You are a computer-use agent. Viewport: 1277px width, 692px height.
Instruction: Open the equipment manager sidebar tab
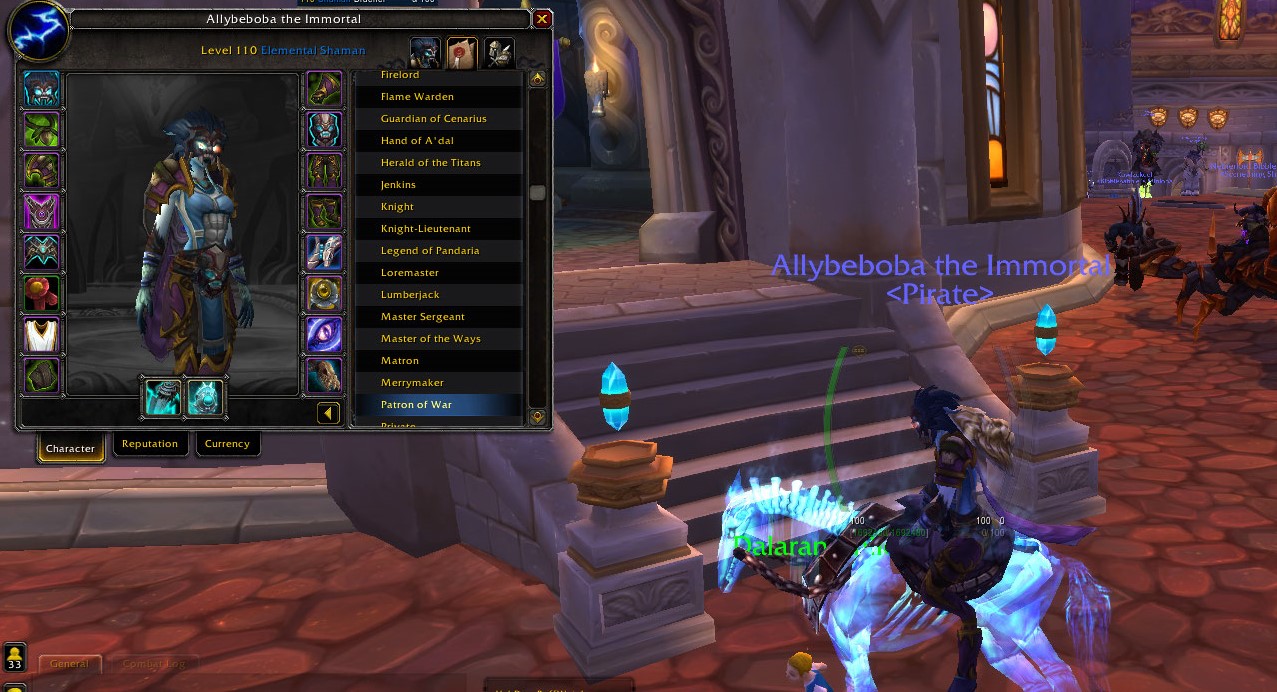click(x=499, y=52)
